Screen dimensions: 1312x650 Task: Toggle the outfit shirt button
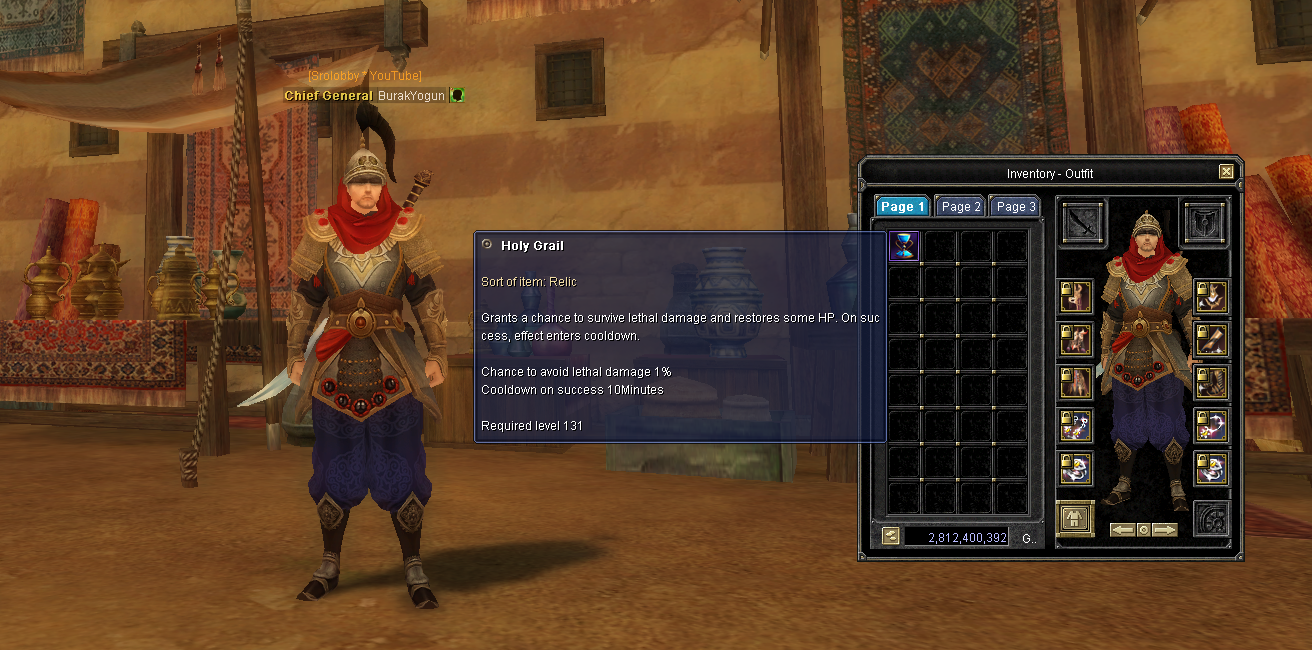tap(1075, 518)
